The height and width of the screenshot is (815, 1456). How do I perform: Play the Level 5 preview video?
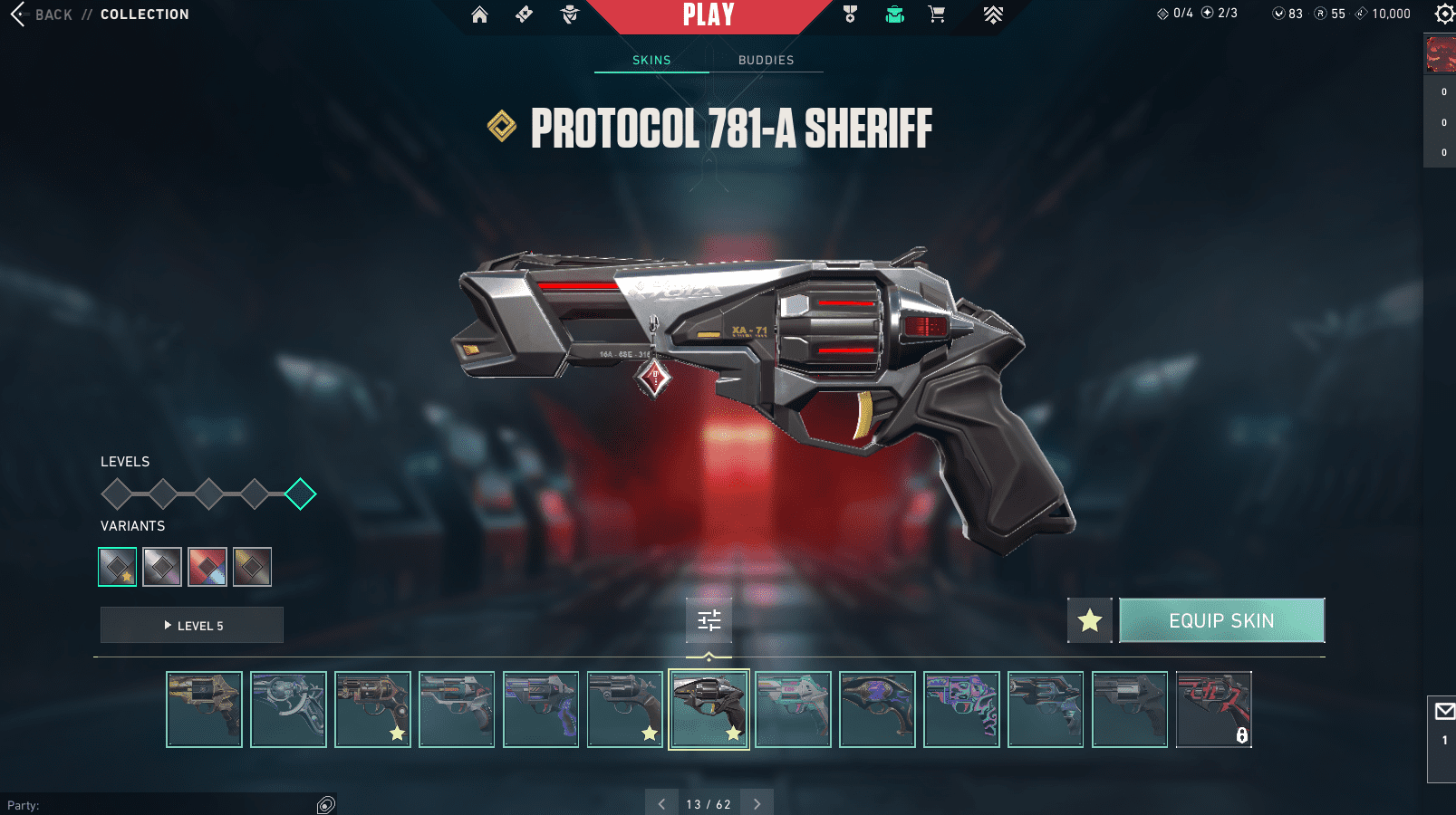pyautogui.click(x=192, y=626)
